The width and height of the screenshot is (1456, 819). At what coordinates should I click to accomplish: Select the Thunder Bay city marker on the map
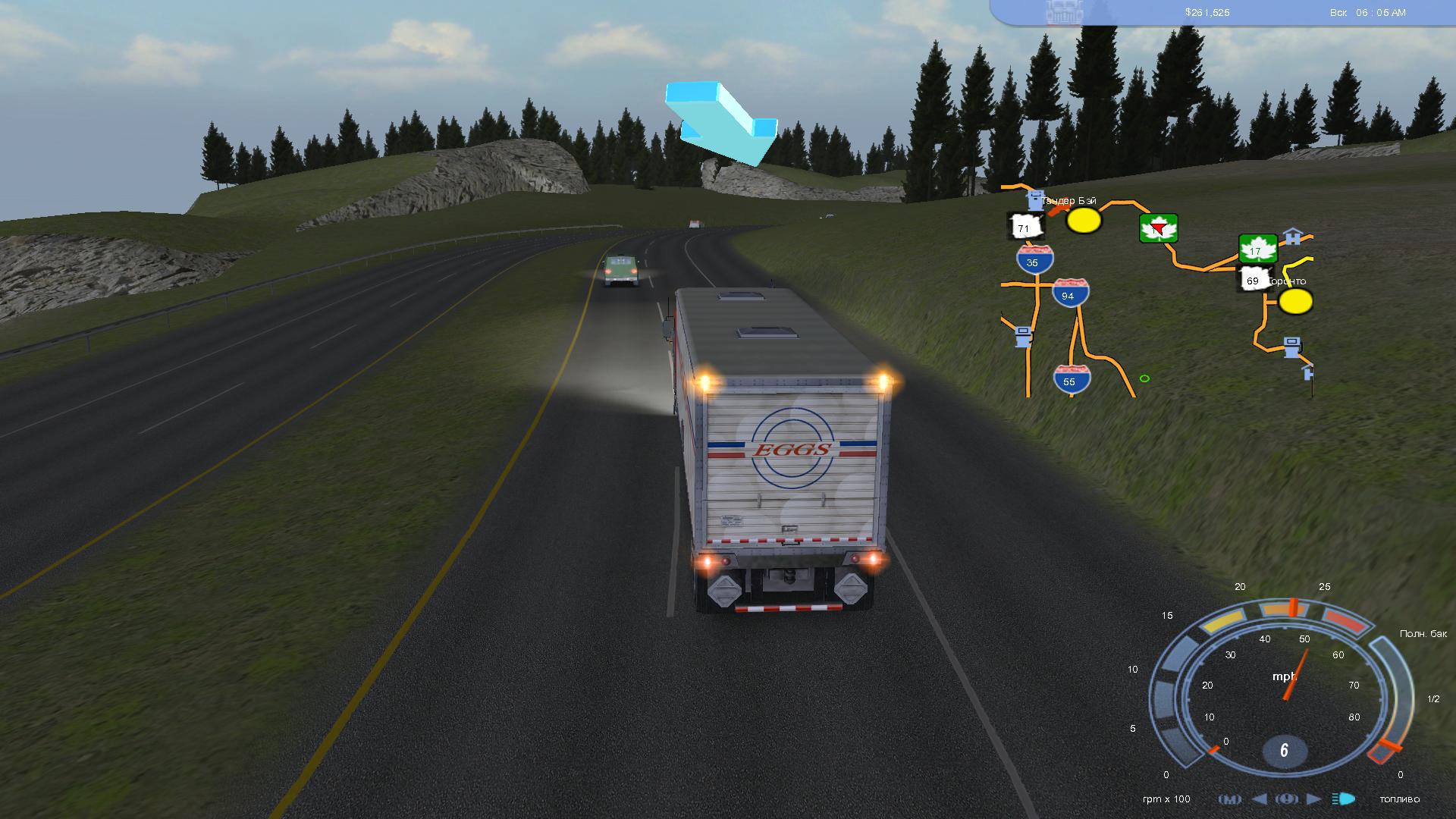1084,221
